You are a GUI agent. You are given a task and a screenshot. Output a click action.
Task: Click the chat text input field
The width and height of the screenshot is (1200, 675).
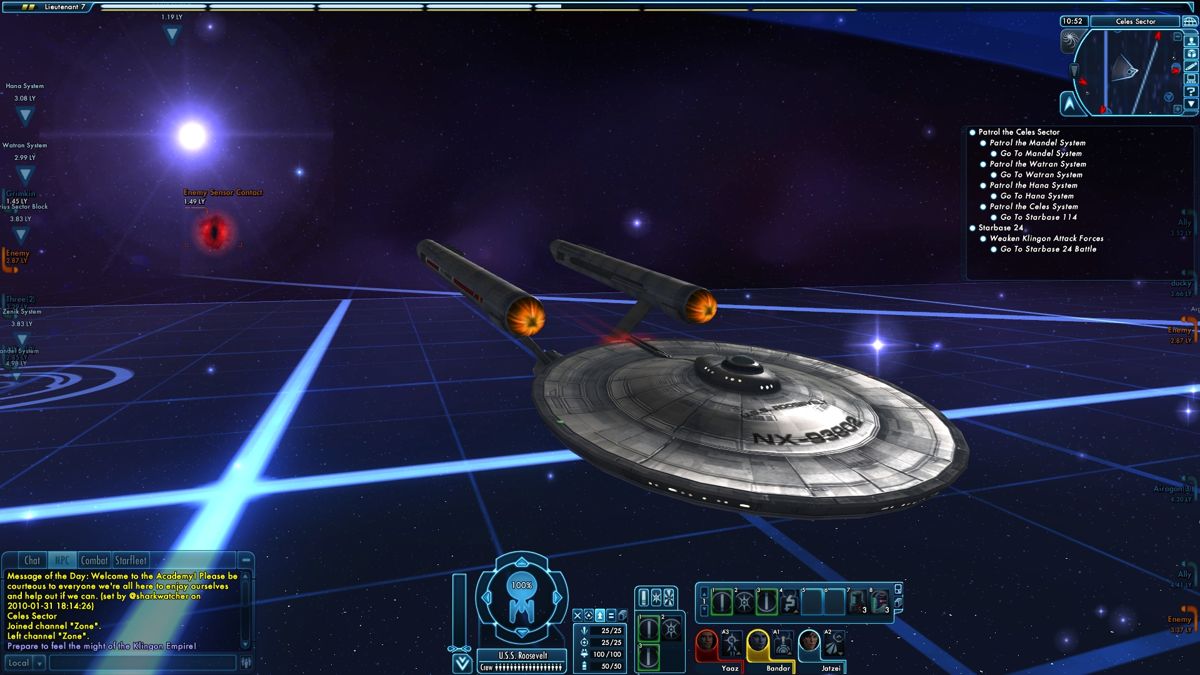point(140,662)
